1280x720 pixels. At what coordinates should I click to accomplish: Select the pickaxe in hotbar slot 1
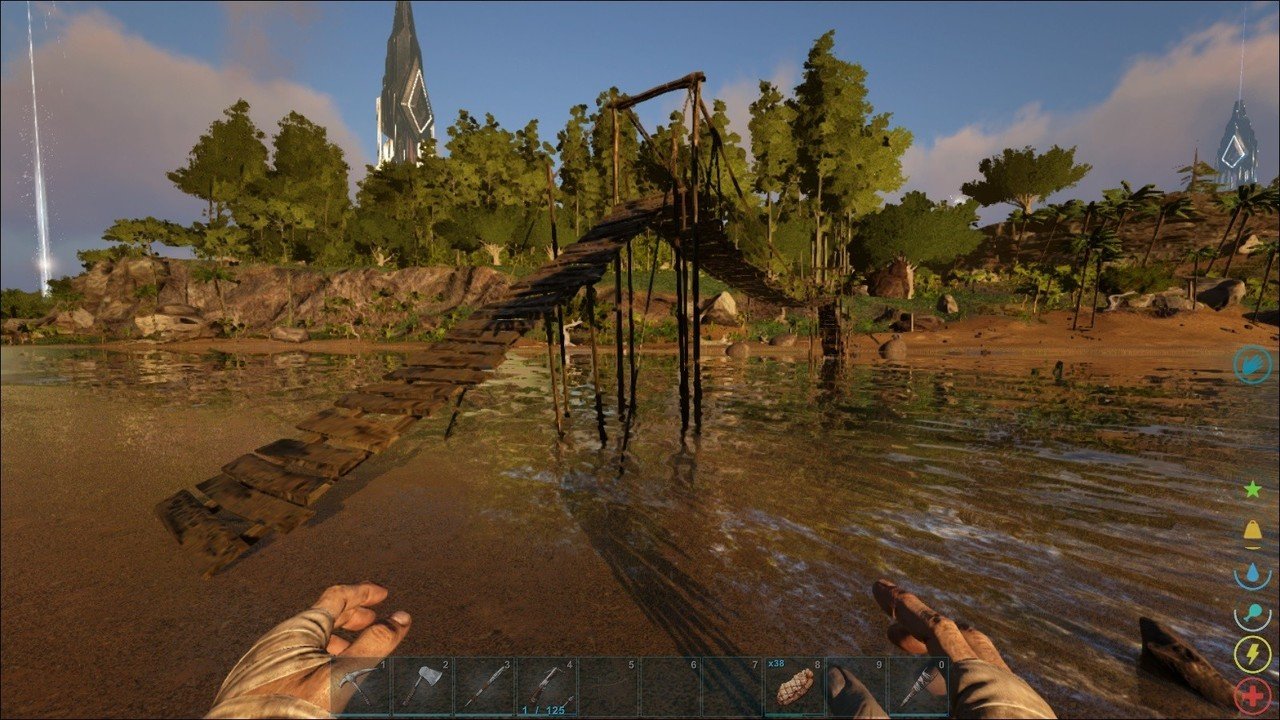pos(361,686)
